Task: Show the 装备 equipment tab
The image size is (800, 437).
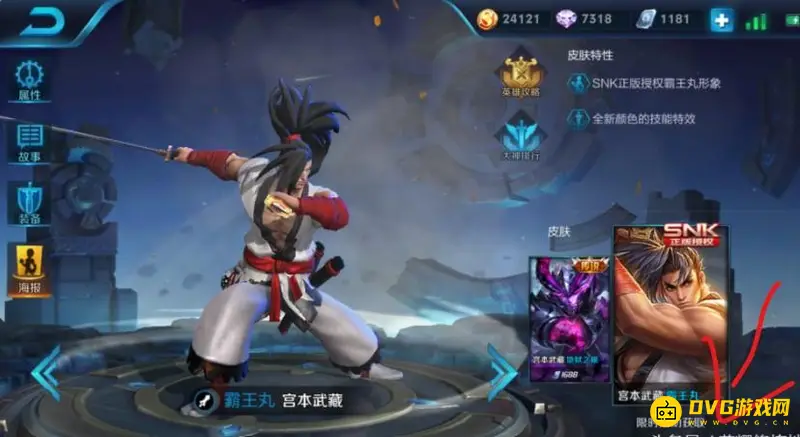Action: click(x=28, y=203)
